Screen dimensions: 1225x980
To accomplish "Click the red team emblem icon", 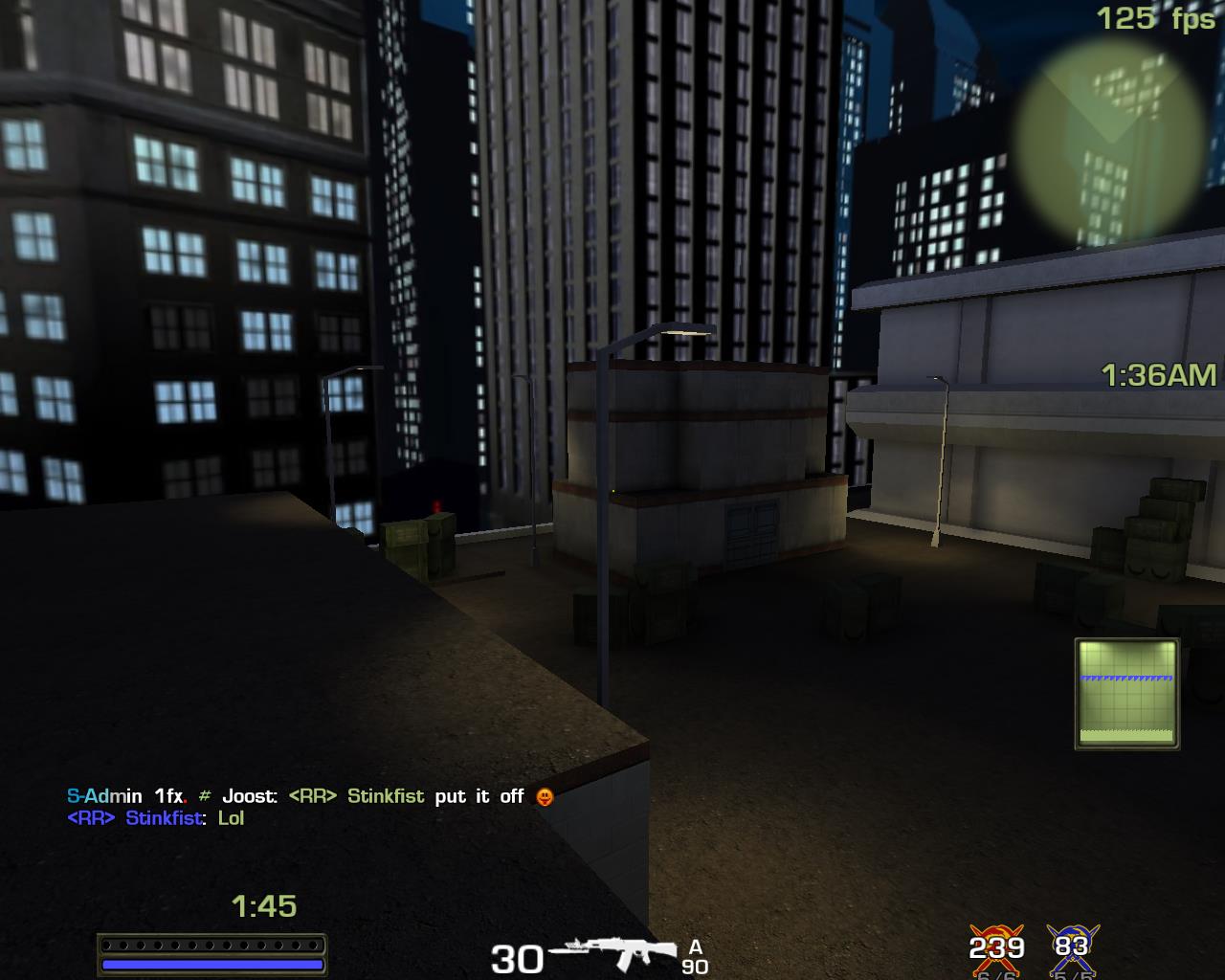I will pos(996,947).
